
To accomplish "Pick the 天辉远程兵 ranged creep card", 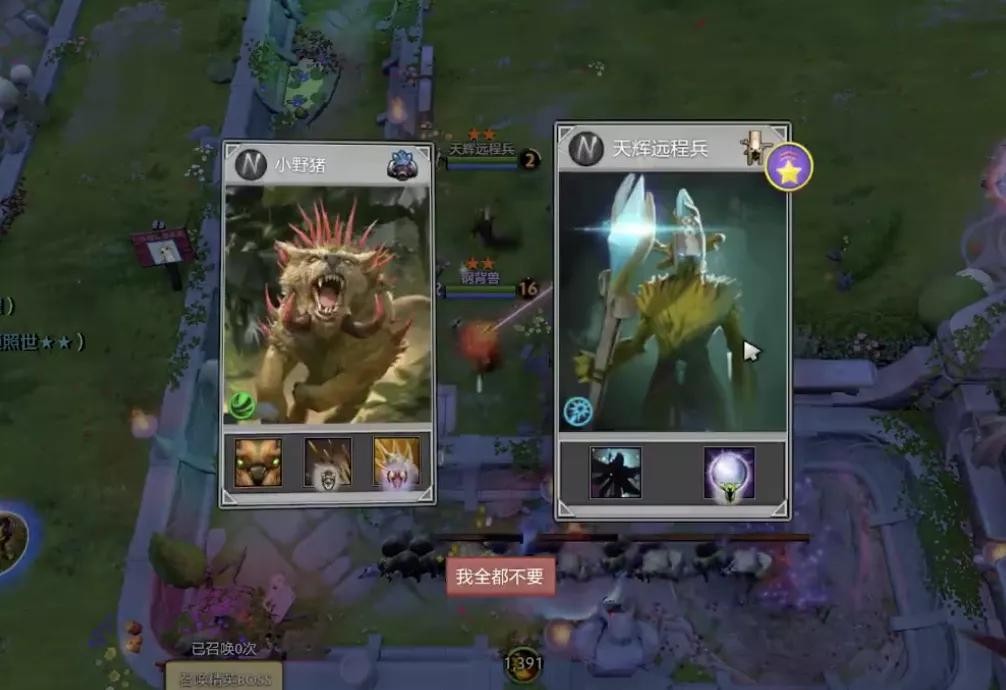I will (x=672, y=300).
